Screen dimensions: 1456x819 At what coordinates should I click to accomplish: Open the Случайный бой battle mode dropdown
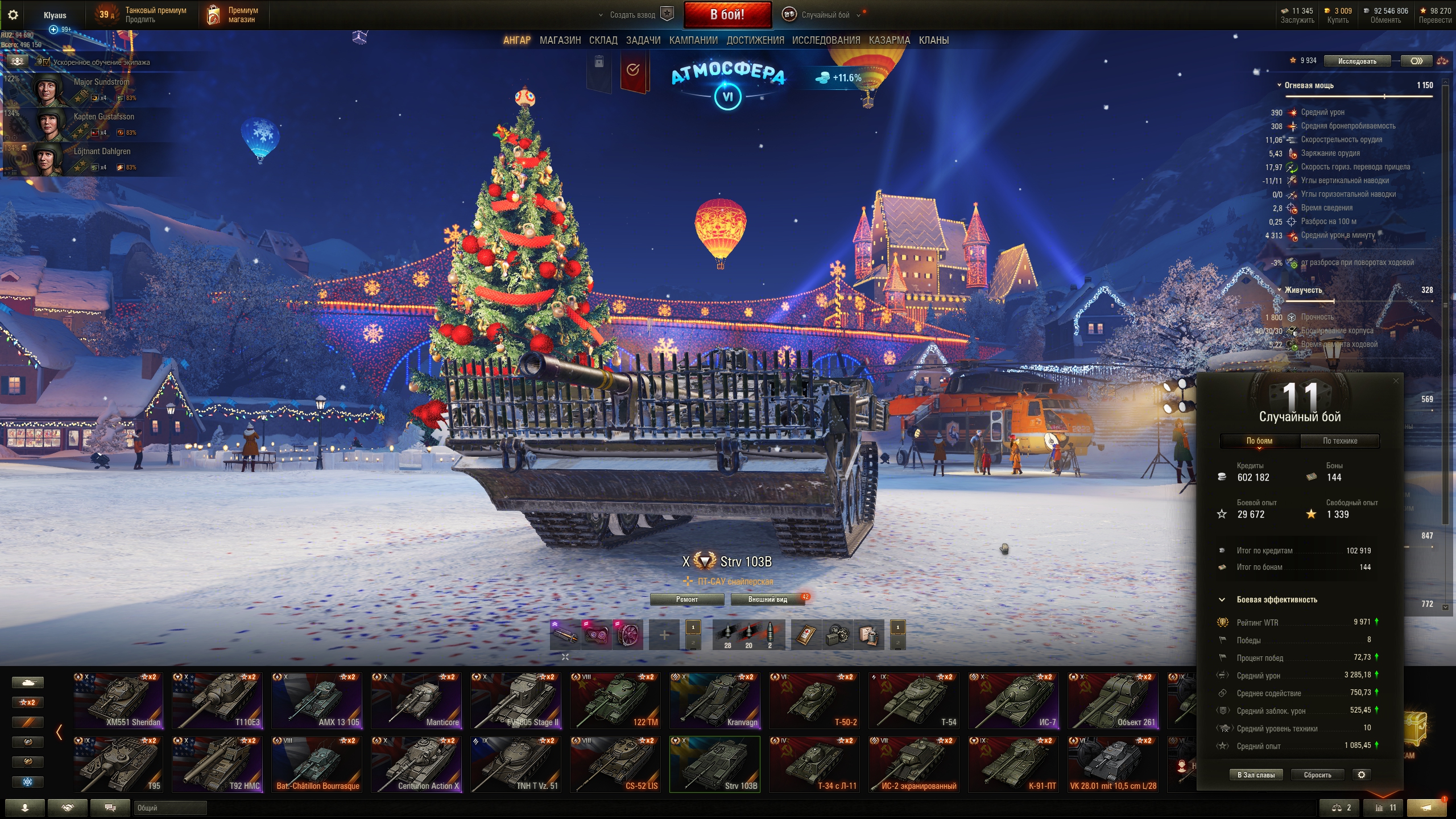point(825,15)
